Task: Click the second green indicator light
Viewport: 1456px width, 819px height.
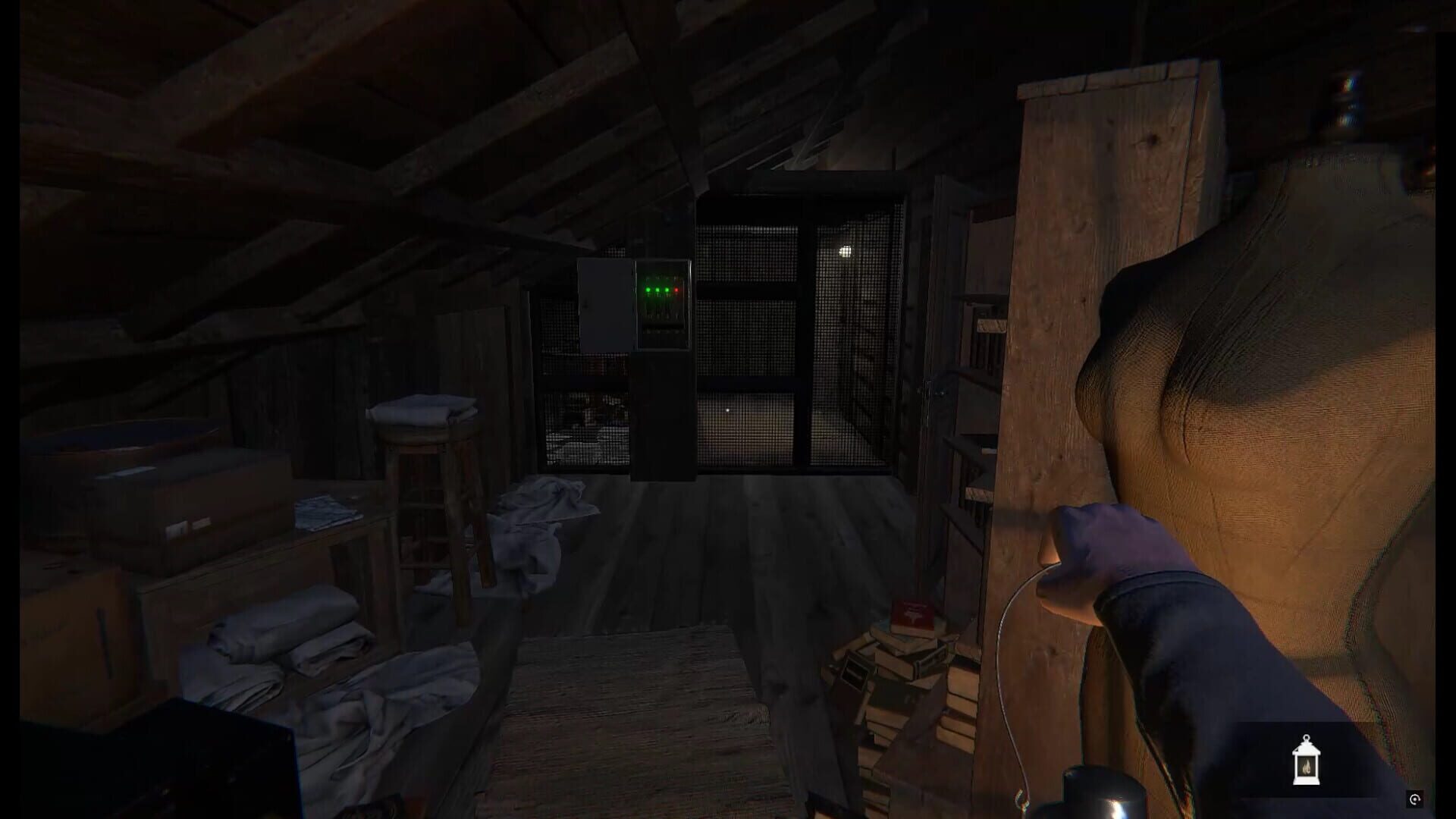Action: tap(657, 290)
